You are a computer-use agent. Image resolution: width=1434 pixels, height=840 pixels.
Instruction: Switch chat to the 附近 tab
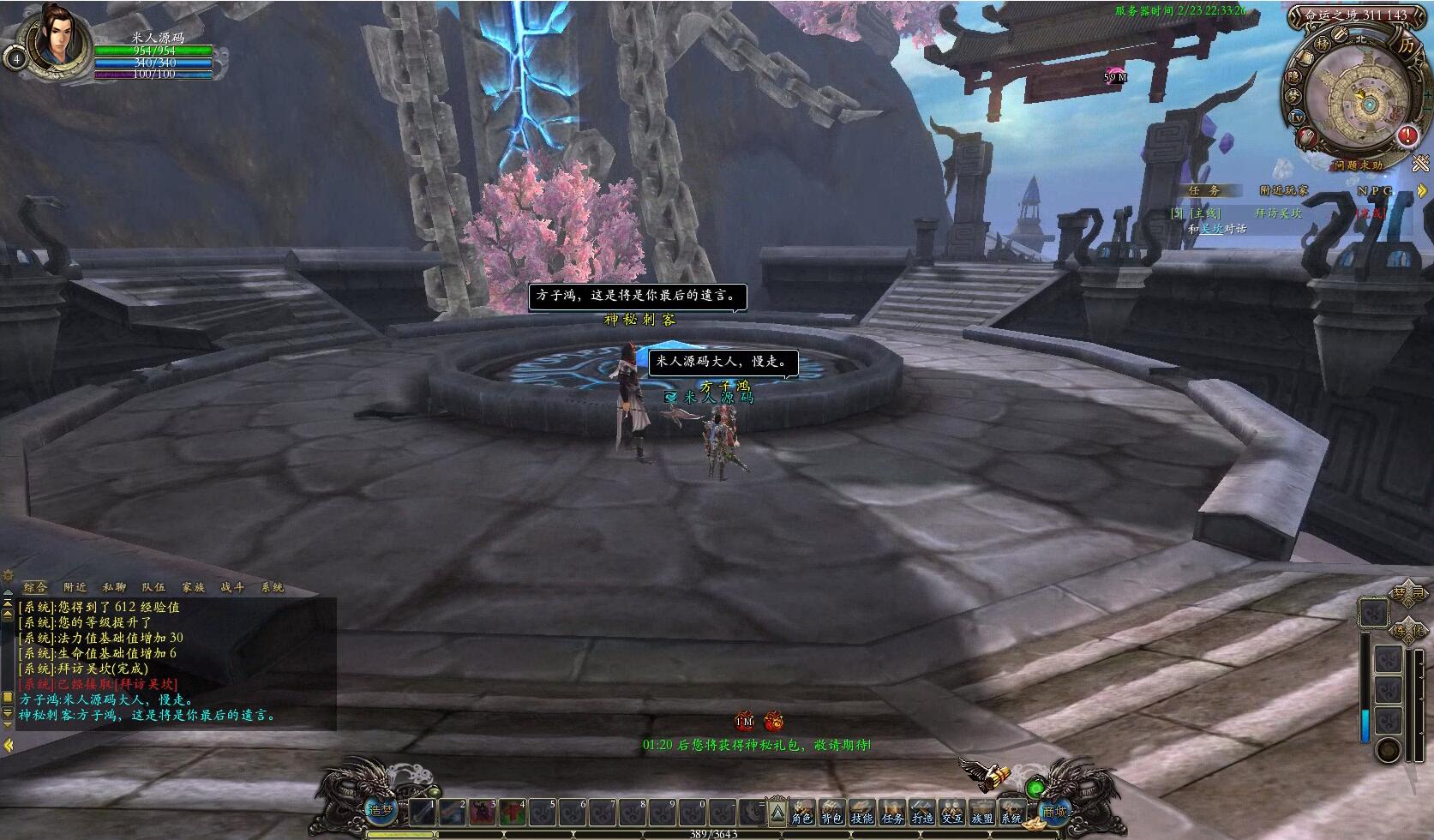(75, 587)
